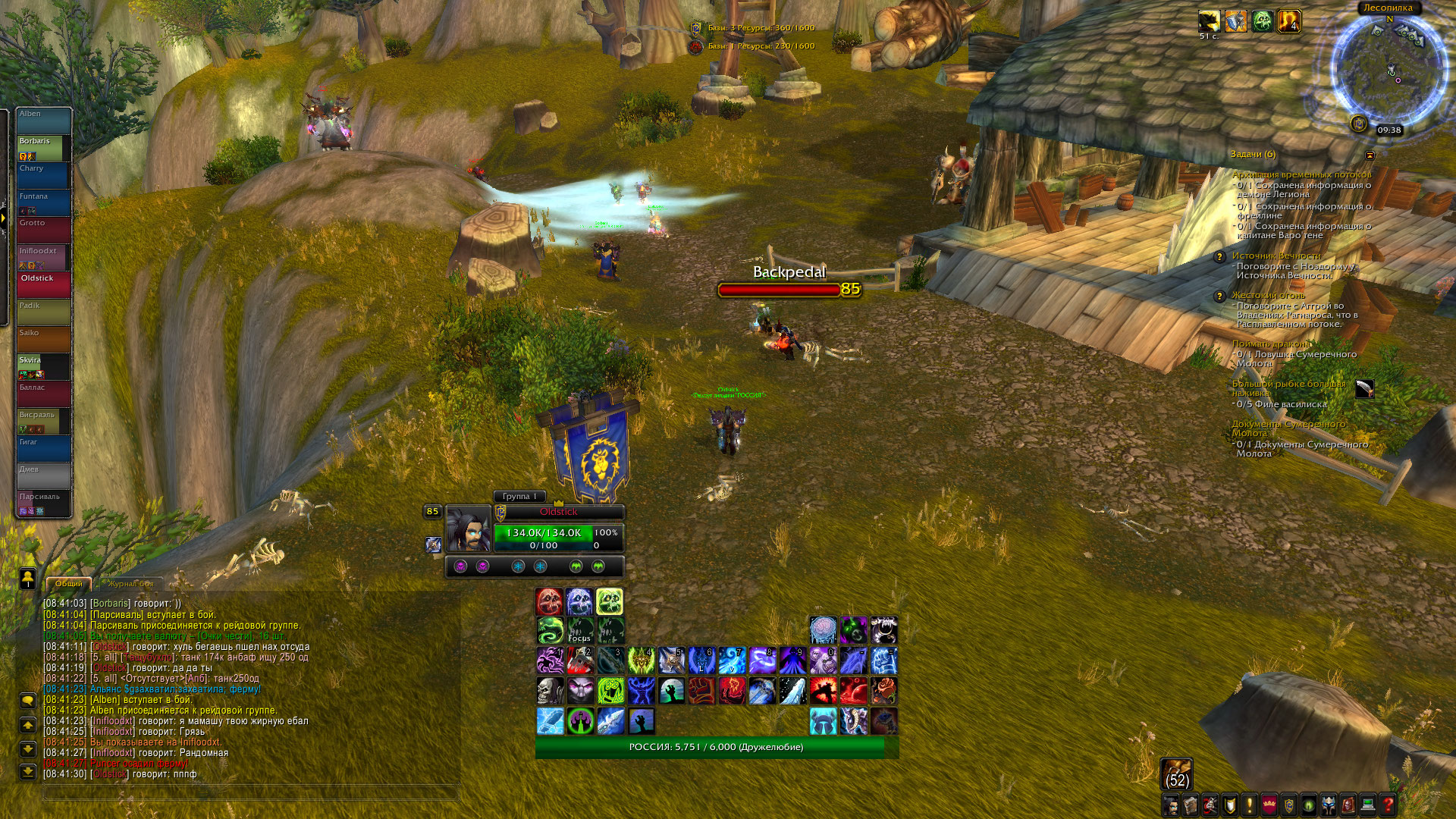
Task: Cast the blue swirl ability on key 7
Action: coord(732,661)
